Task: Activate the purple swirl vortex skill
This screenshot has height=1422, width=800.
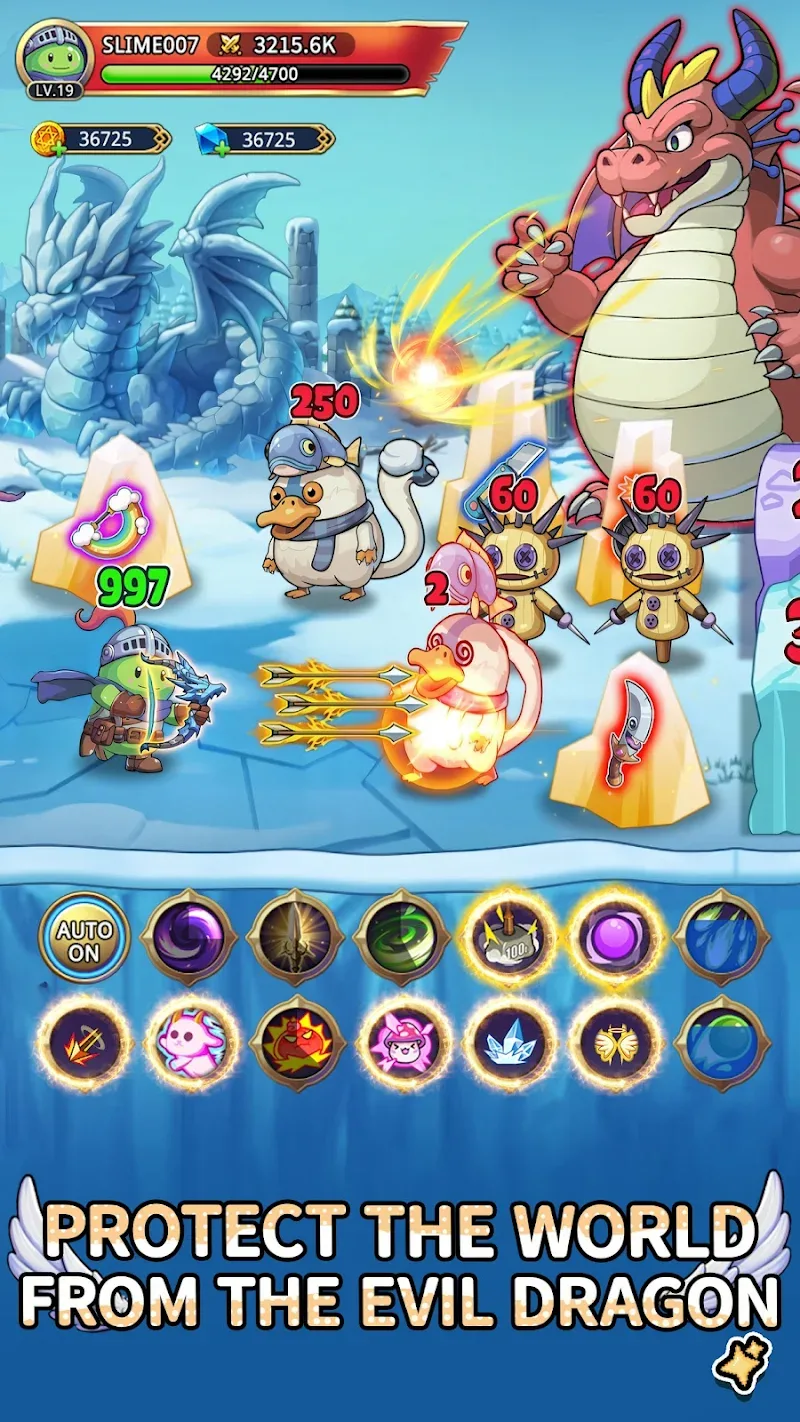Action: [x=190, y=940]
